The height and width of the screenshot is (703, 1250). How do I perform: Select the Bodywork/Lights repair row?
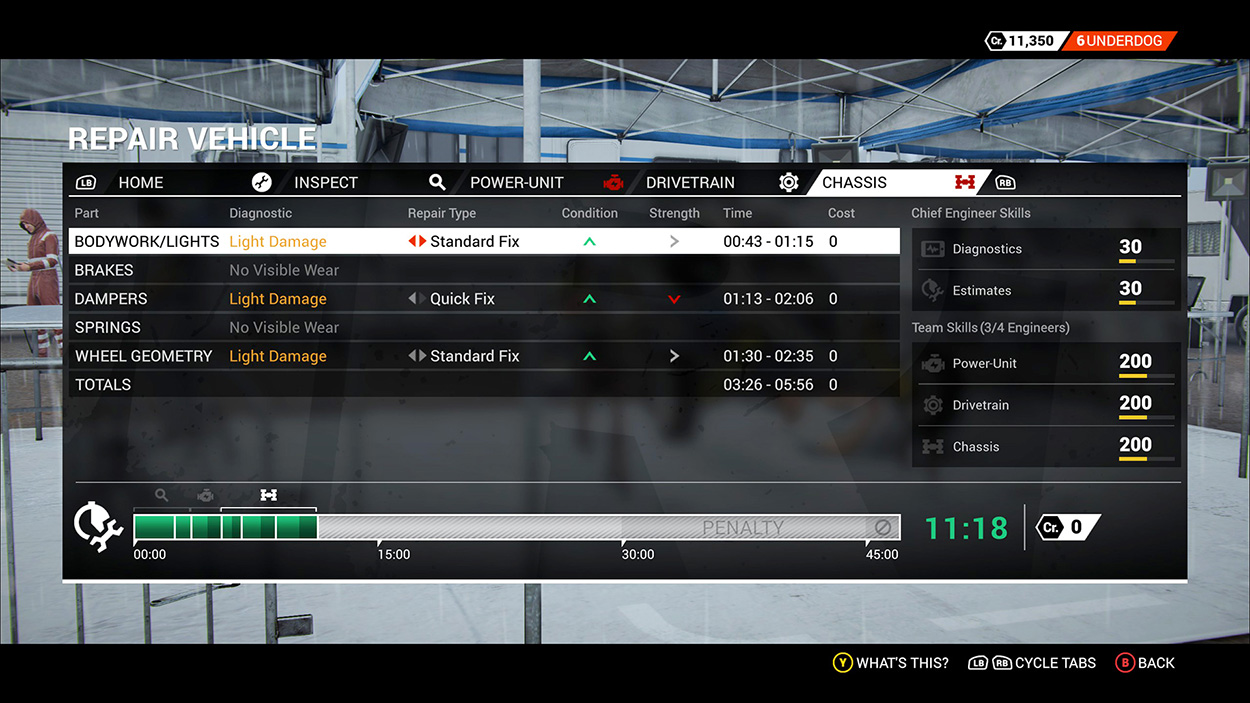pos(146,242)
